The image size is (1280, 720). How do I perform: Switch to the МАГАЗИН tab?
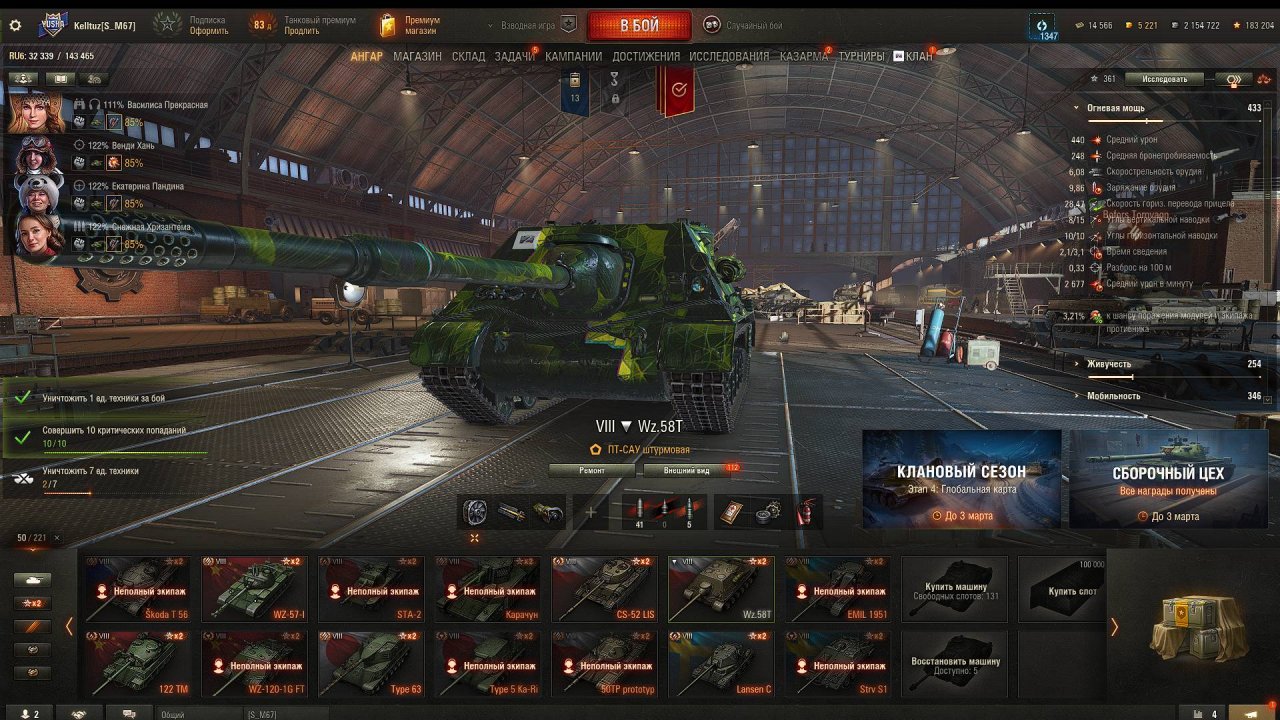(x=417, y=57)
